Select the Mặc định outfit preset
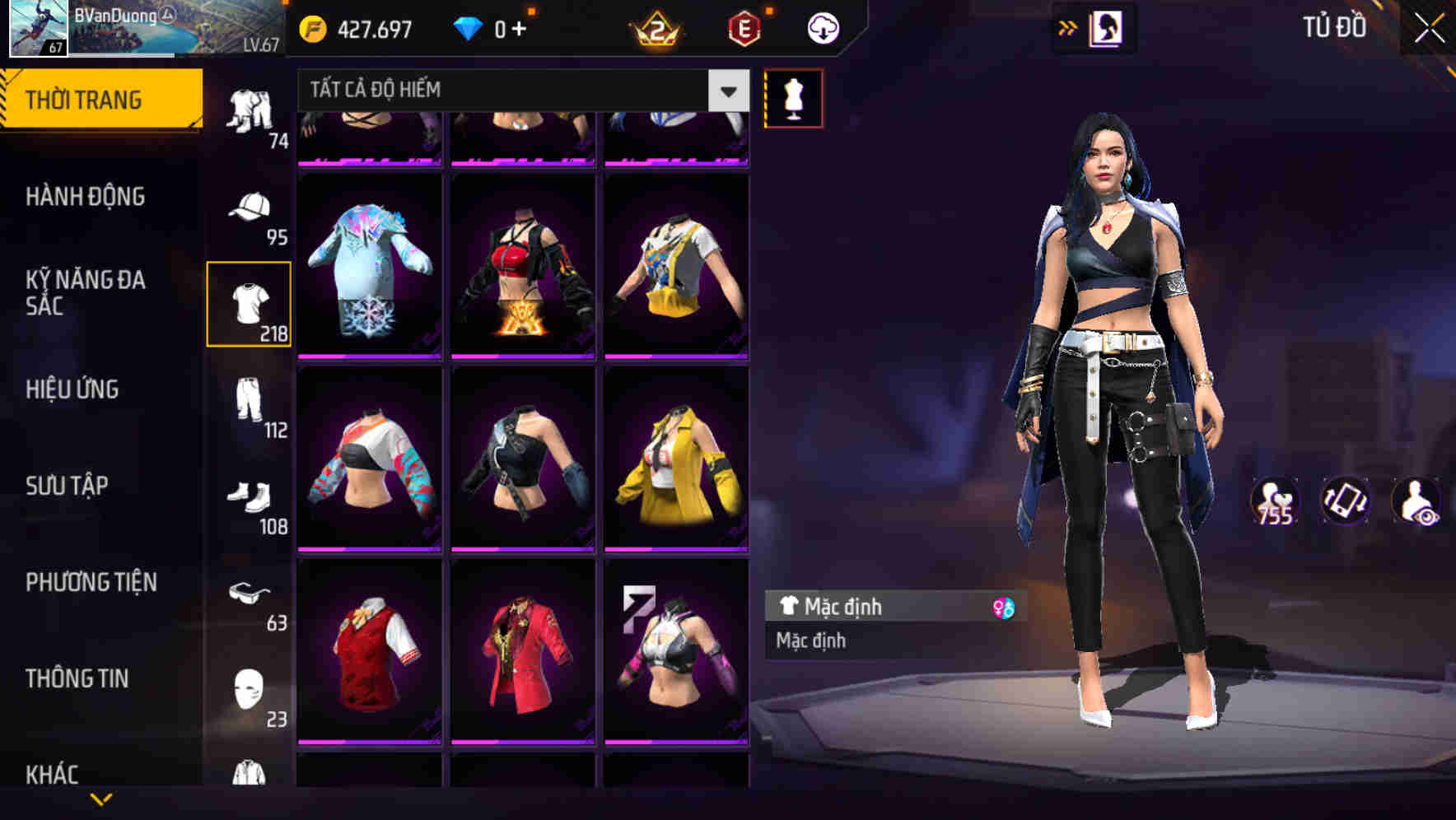The height and width of the screenshot is (820, 1456). click(x=873, y=607)
